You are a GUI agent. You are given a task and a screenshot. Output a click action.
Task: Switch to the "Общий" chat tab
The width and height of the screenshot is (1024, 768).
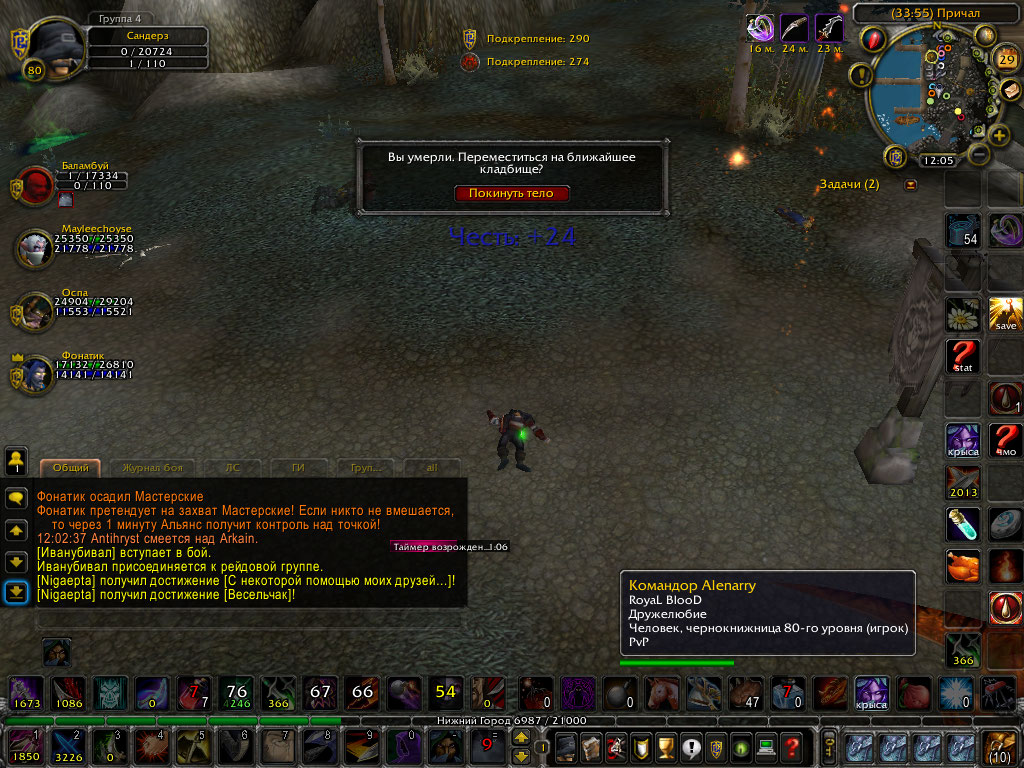[x=71, y=467]
